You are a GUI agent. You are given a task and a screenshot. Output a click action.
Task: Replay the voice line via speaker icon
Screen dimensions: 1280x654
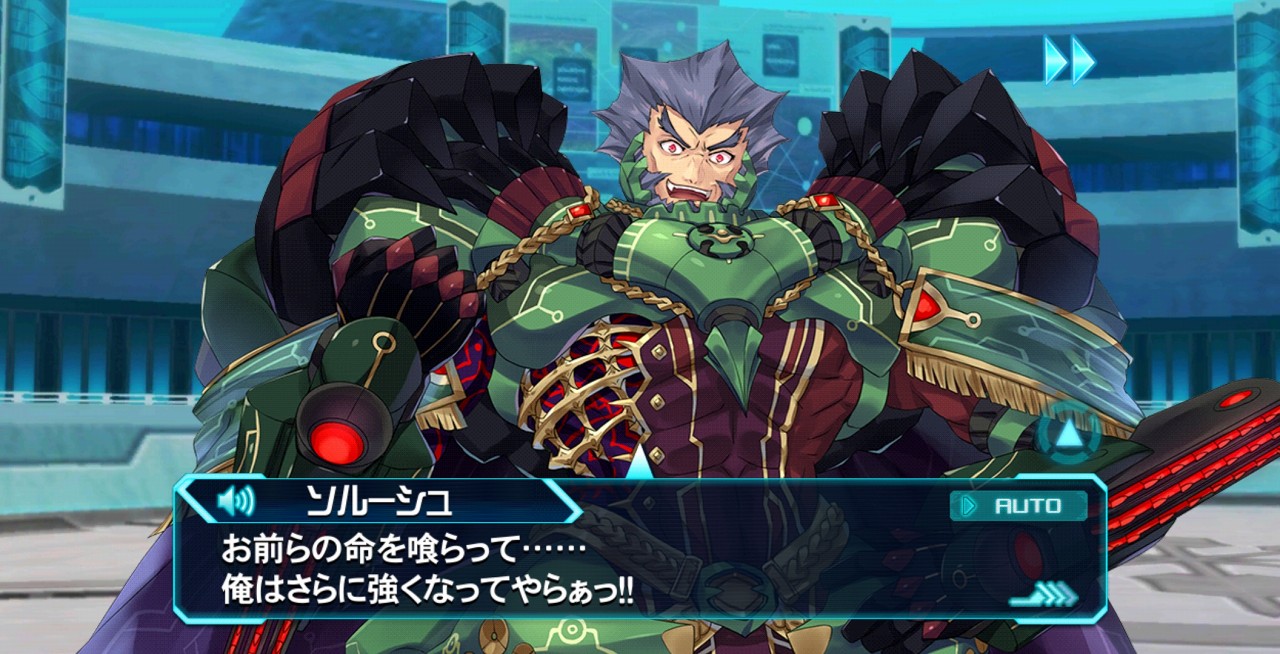pyautogui.click(x=235, y=499)
